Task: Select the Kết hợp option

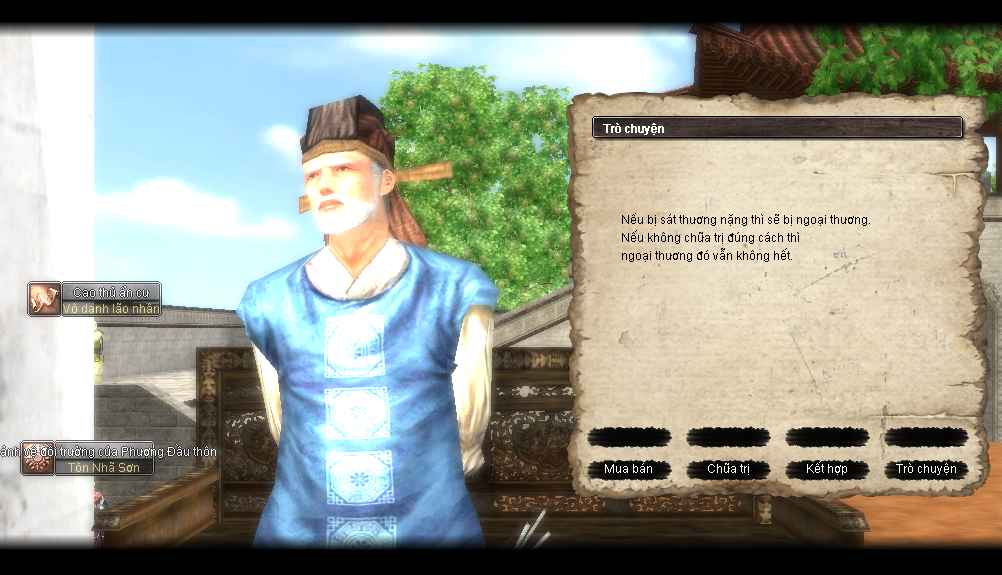Action: pos(826,469)
